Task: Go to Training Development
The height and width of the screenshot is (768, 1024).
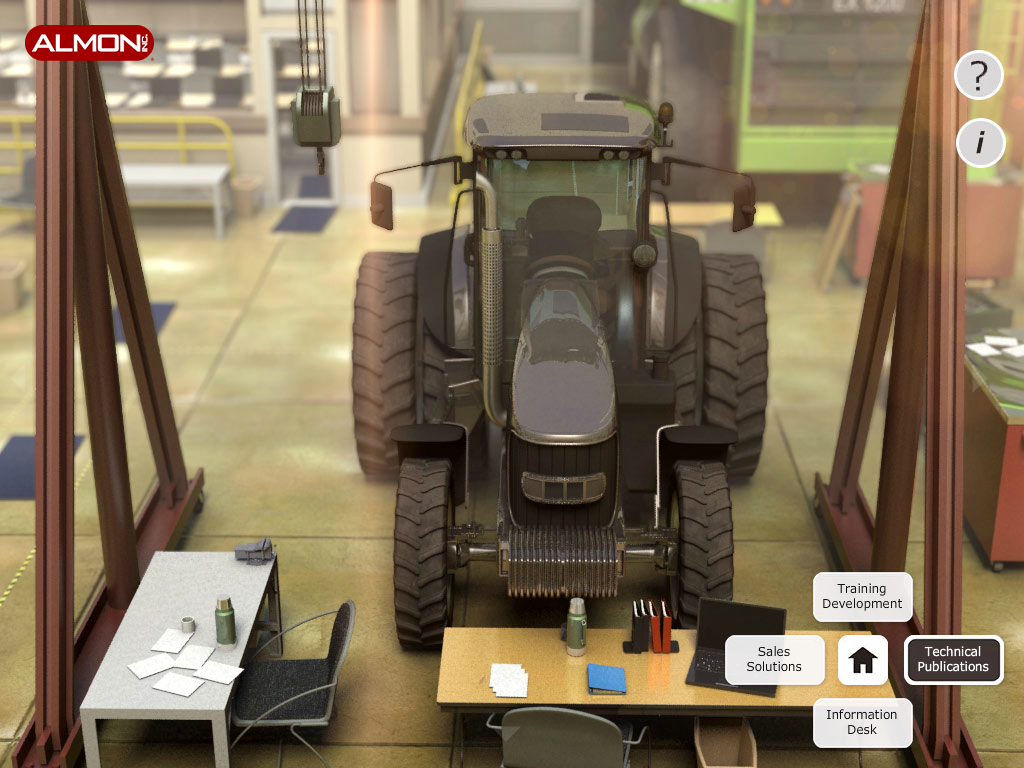Action: pyautogui.click(x=862, y=597)
